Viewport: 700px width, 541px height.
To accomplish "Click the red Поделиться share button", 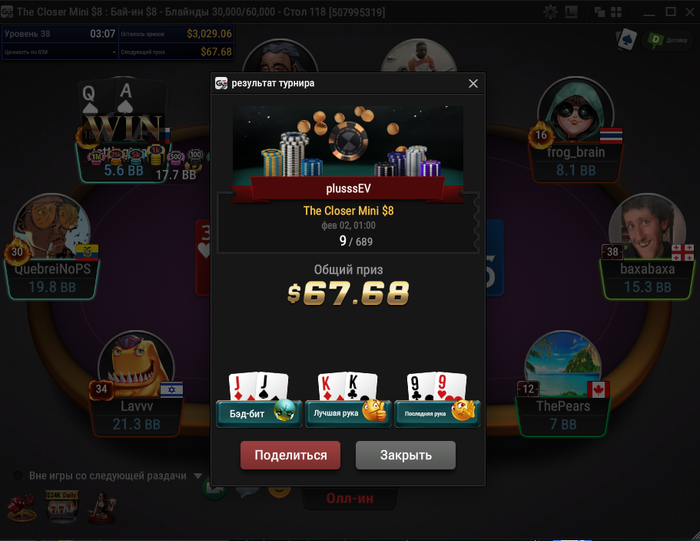I will pyautogui.click(x=290, y=455).
